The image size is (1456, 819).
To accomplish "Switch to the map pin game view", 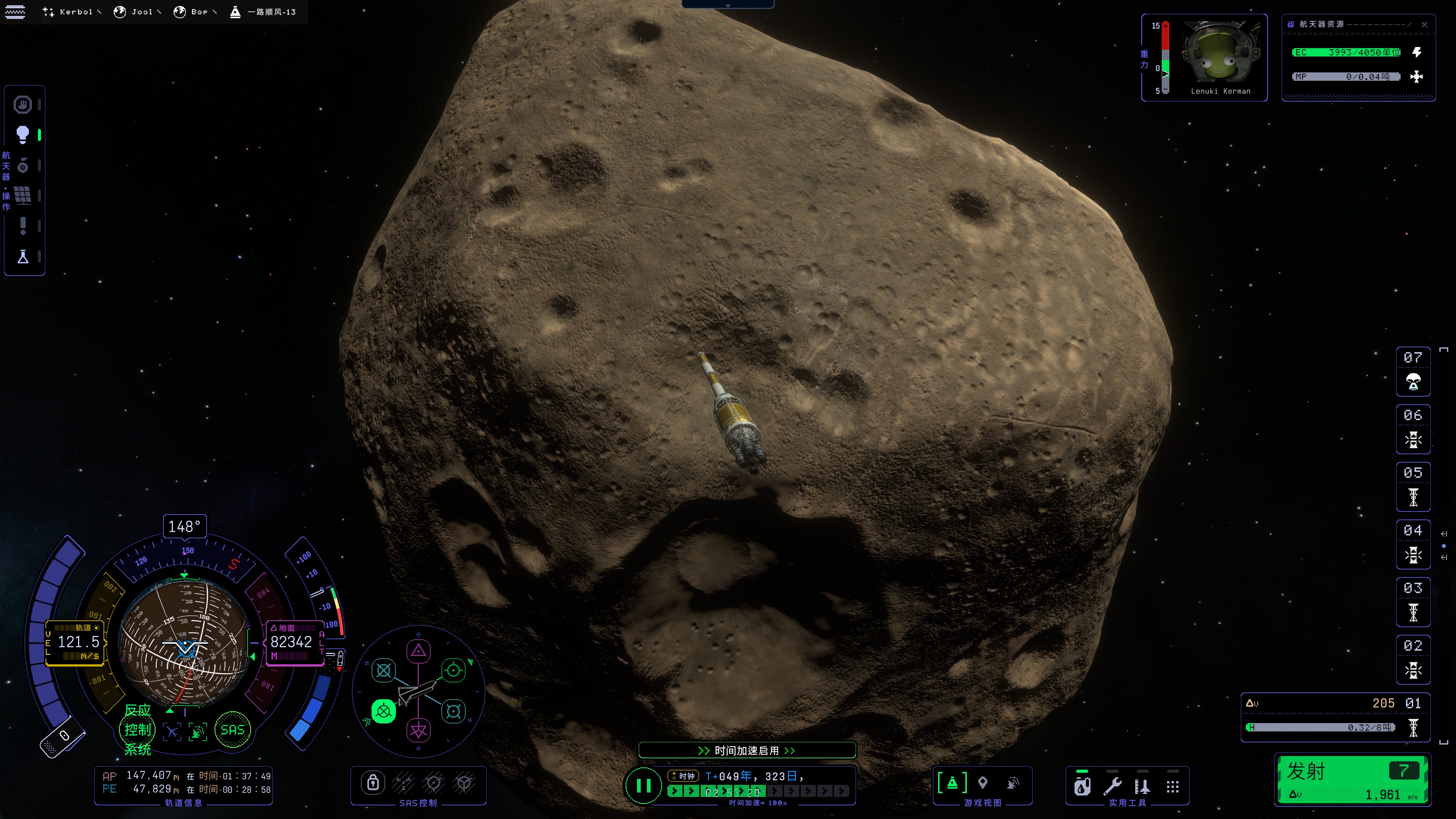I will tap(983, 783).
